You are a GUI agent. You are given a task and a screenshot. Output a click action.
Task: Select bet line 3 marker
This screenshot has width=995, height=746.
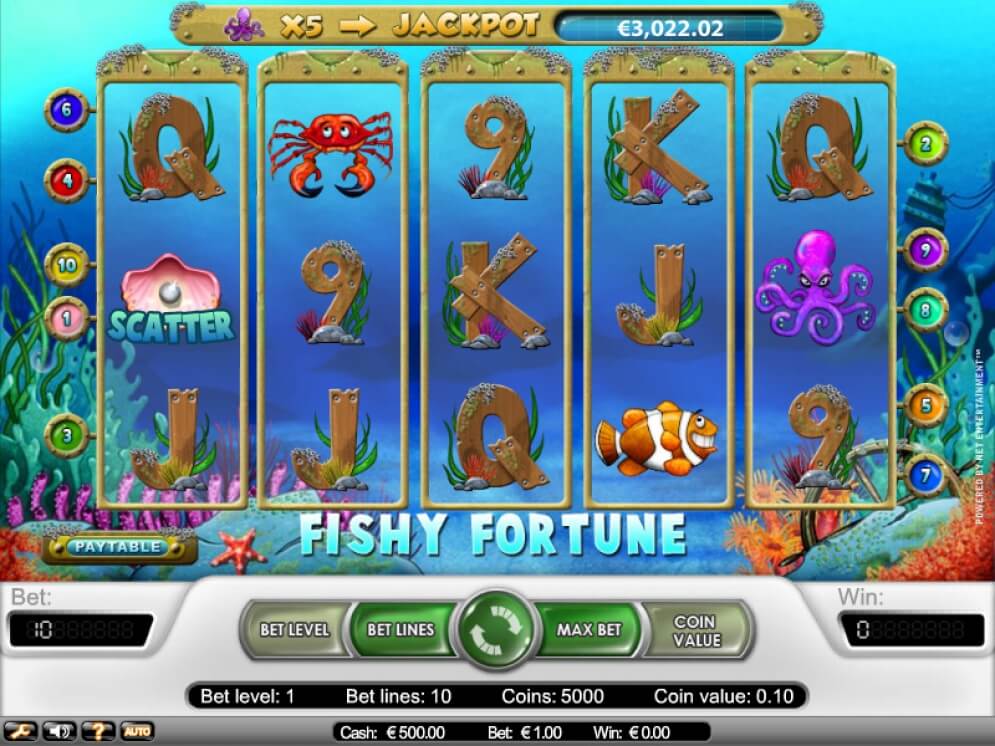tap(67, 436)
